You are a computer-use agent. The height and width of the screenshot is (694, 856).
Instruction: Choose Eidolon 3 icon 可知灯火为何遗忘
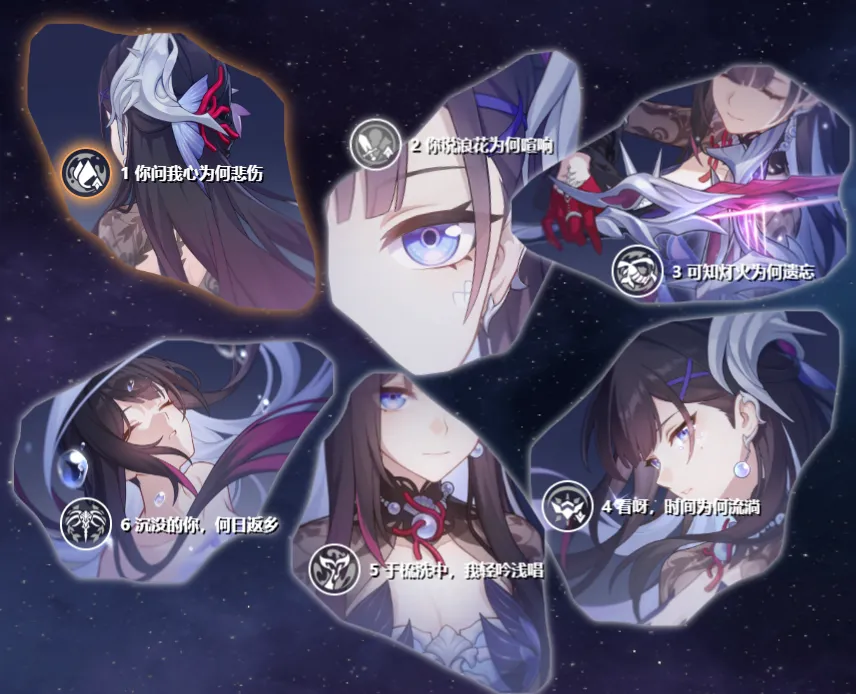[x=637, y=269]
